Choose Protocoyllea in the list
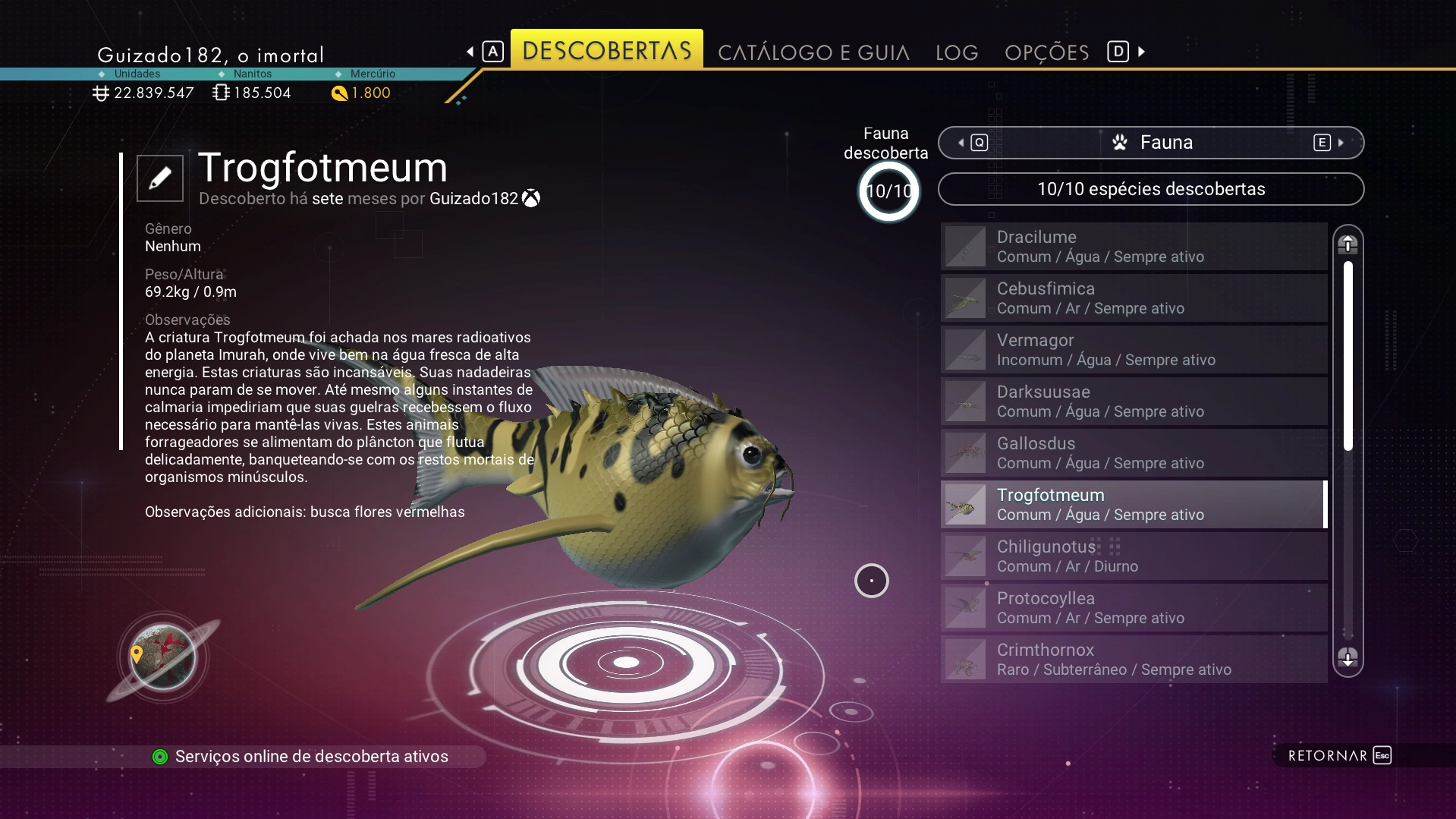The image size is (1456, 819). [1134, 608]
